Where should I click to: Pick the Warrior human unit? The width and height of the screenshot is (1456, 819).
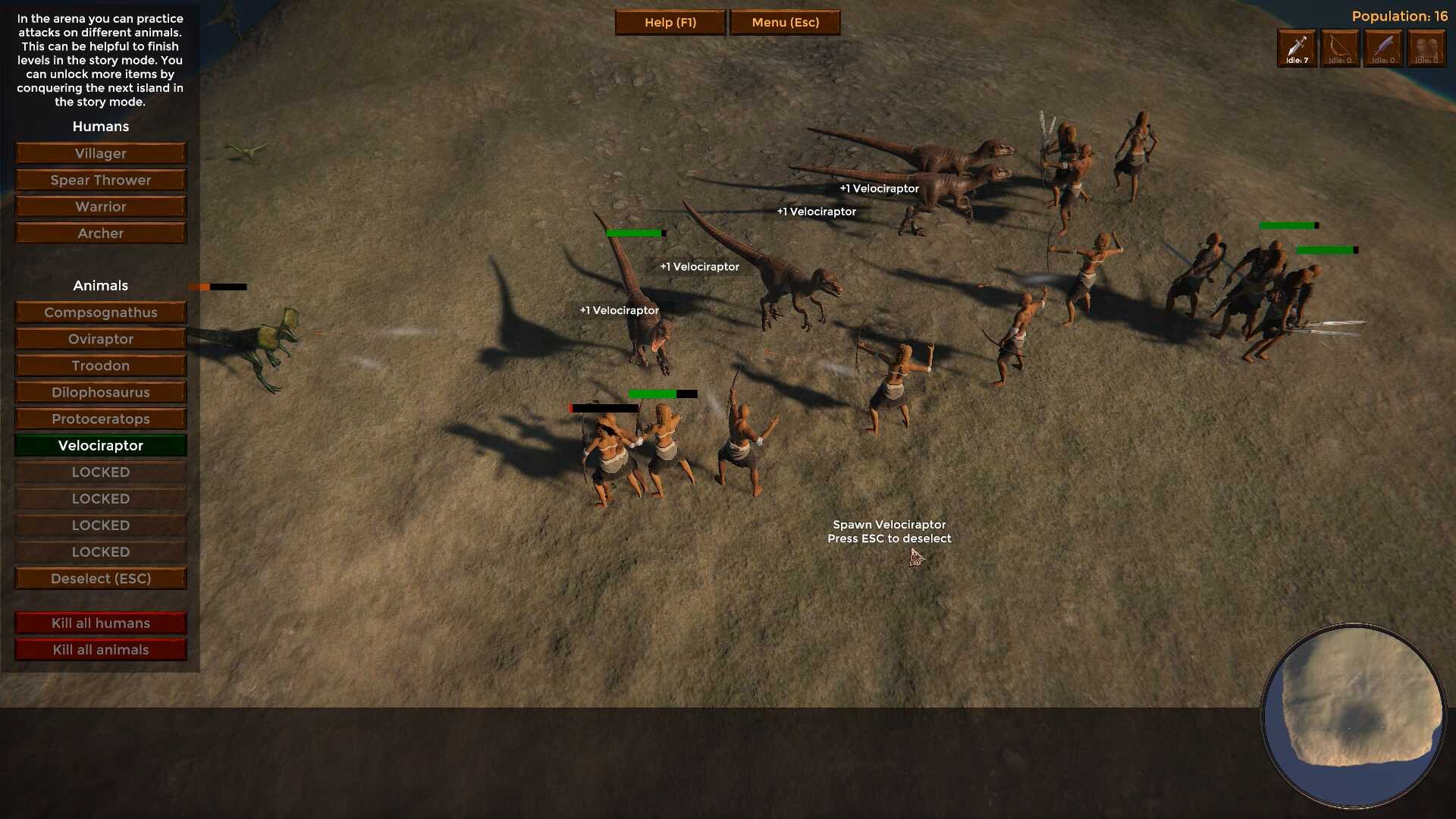[101, 206]
